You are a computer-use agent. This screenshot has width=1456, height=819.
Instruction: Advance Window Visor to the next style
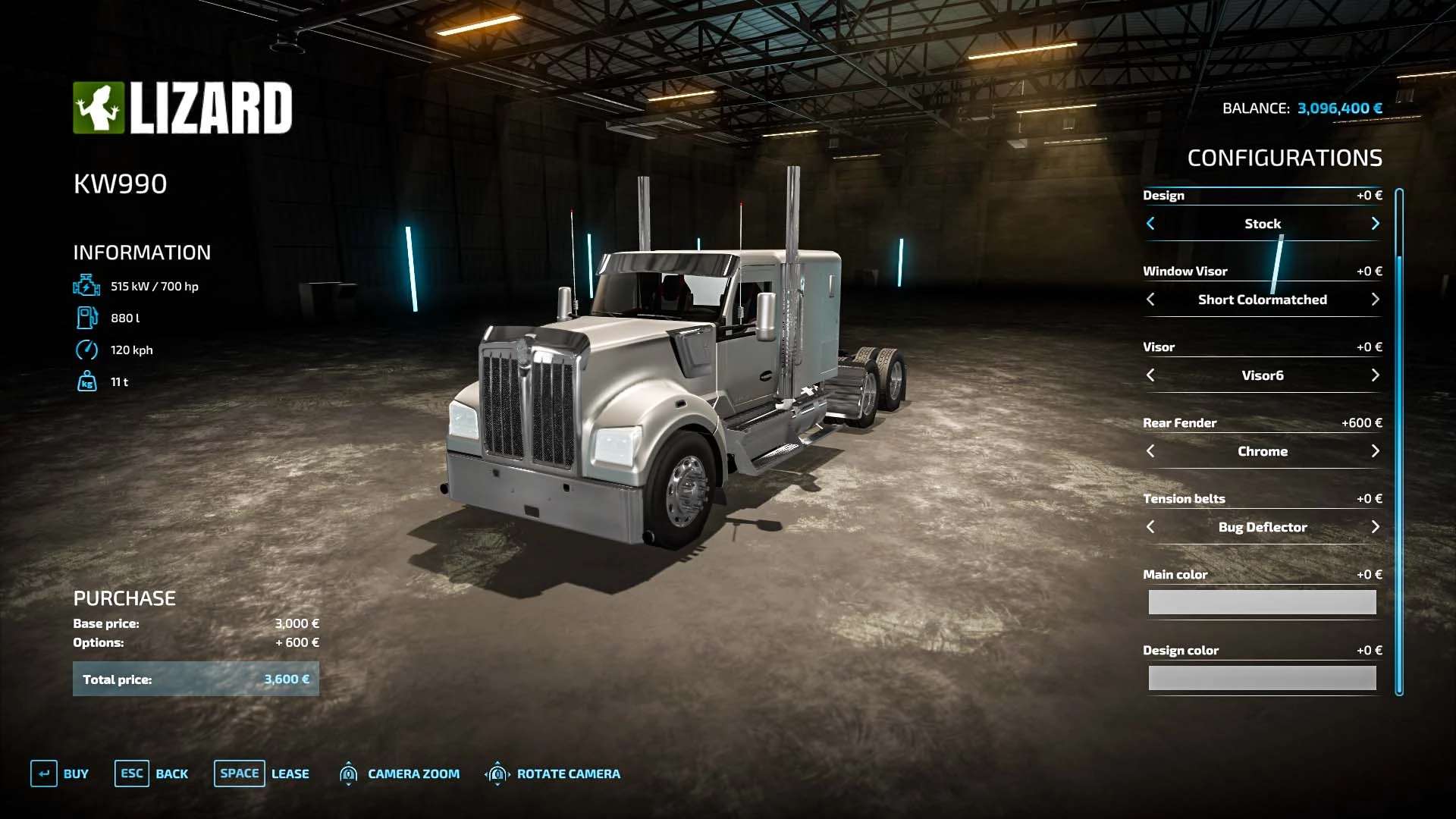[1375, 300]
